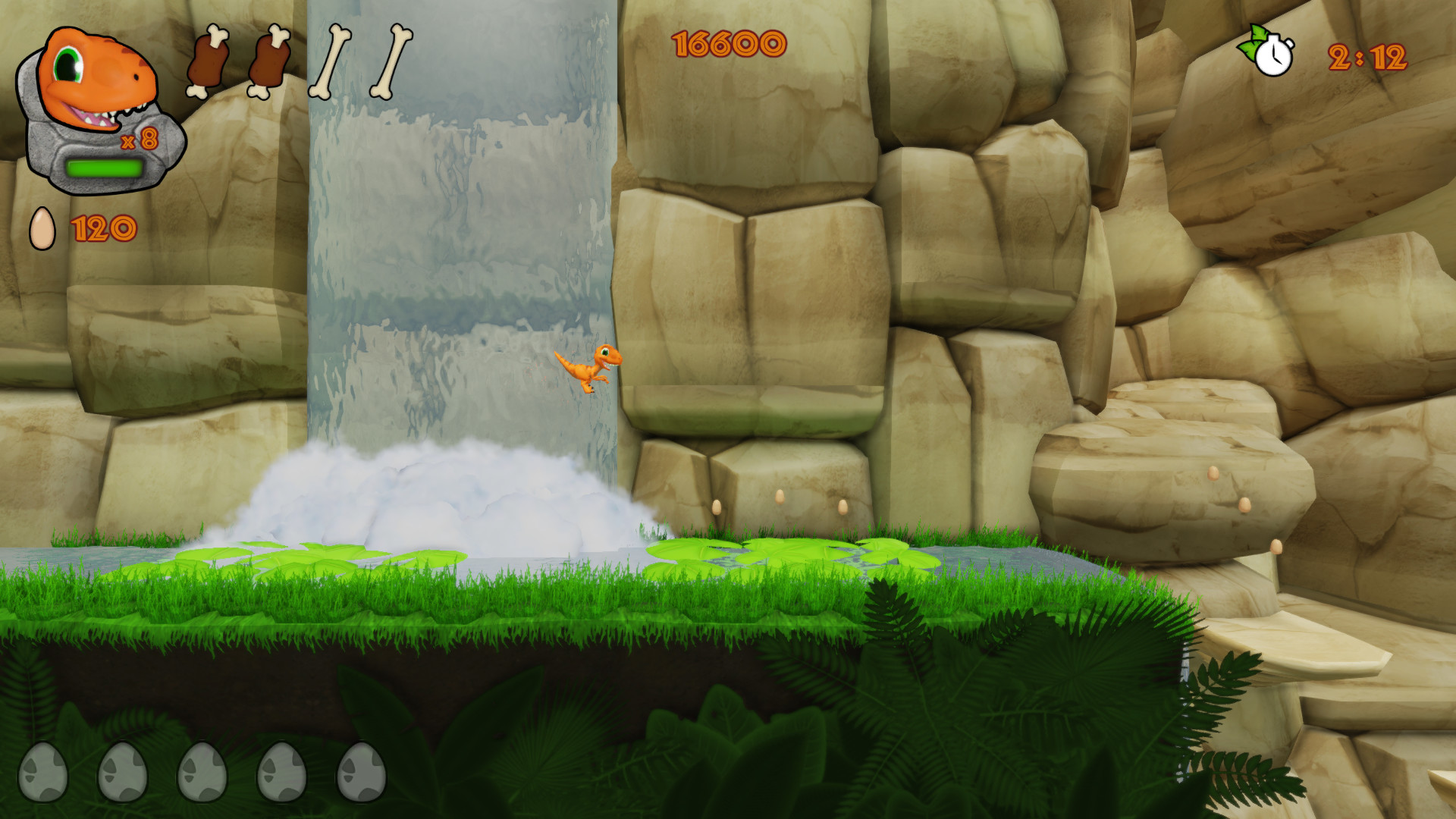Click the egg counter icon
Viewport: 1456px width, 819px height.
pos(42,226)
